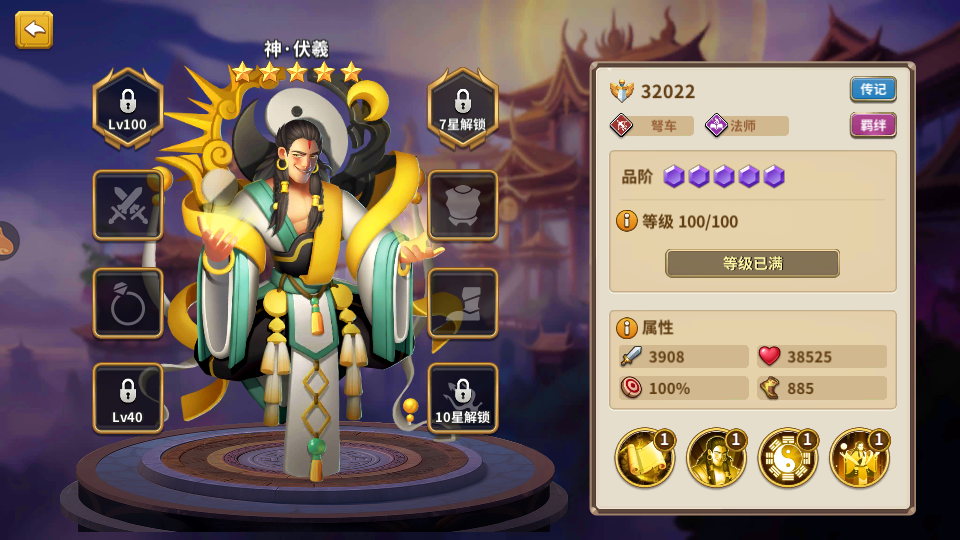This screenshot has height=540, width=960.
Task: Click the 法师 mage class tag
Action: [746, 126]
